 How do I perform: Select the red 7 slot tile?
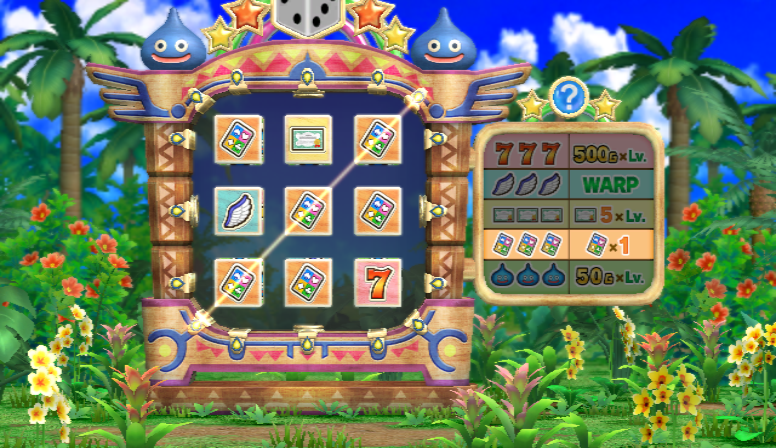coord(378,282)
